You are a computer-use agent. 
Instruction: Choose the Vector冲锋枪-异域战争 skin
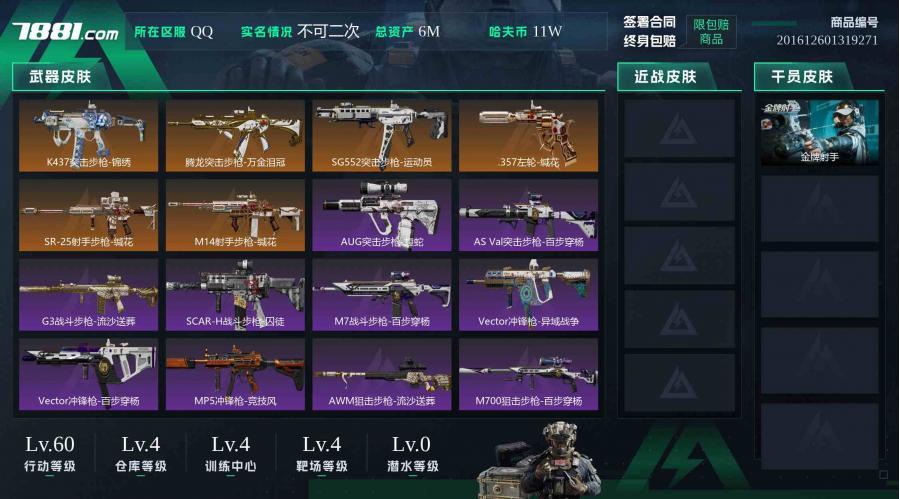click(x=529, y=295)
